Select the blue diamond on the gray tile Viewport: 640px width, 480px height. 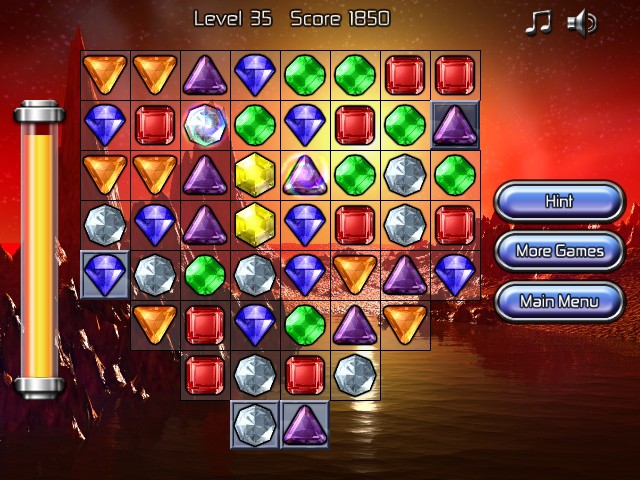[x=105, y=274]
